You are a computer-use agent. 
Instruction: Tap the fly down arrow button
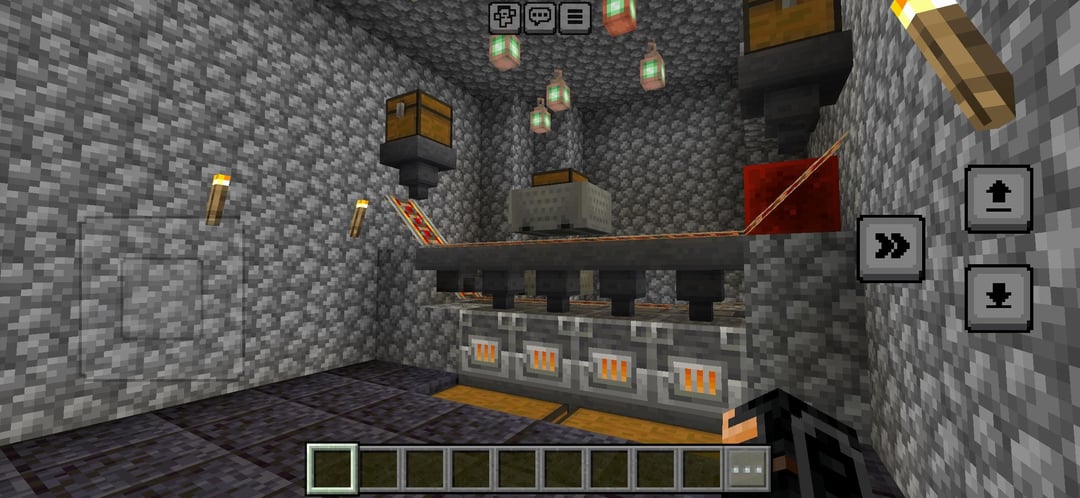click(998, 298)
